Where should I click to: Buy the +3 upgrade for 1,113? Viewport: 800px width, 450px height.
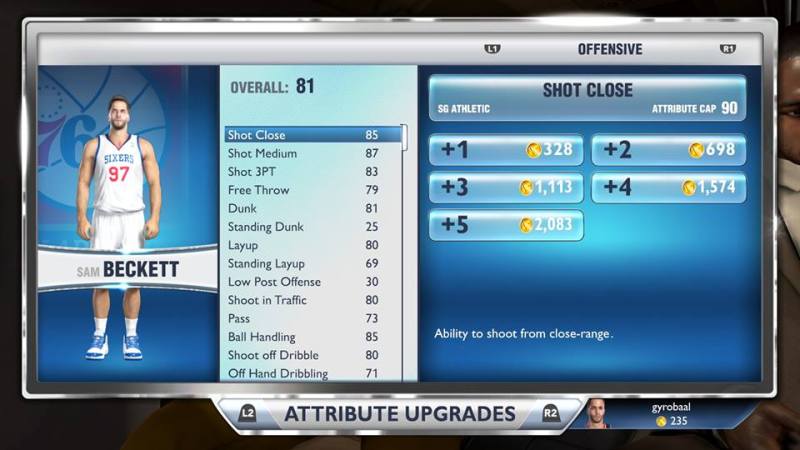tap(506, 187)
